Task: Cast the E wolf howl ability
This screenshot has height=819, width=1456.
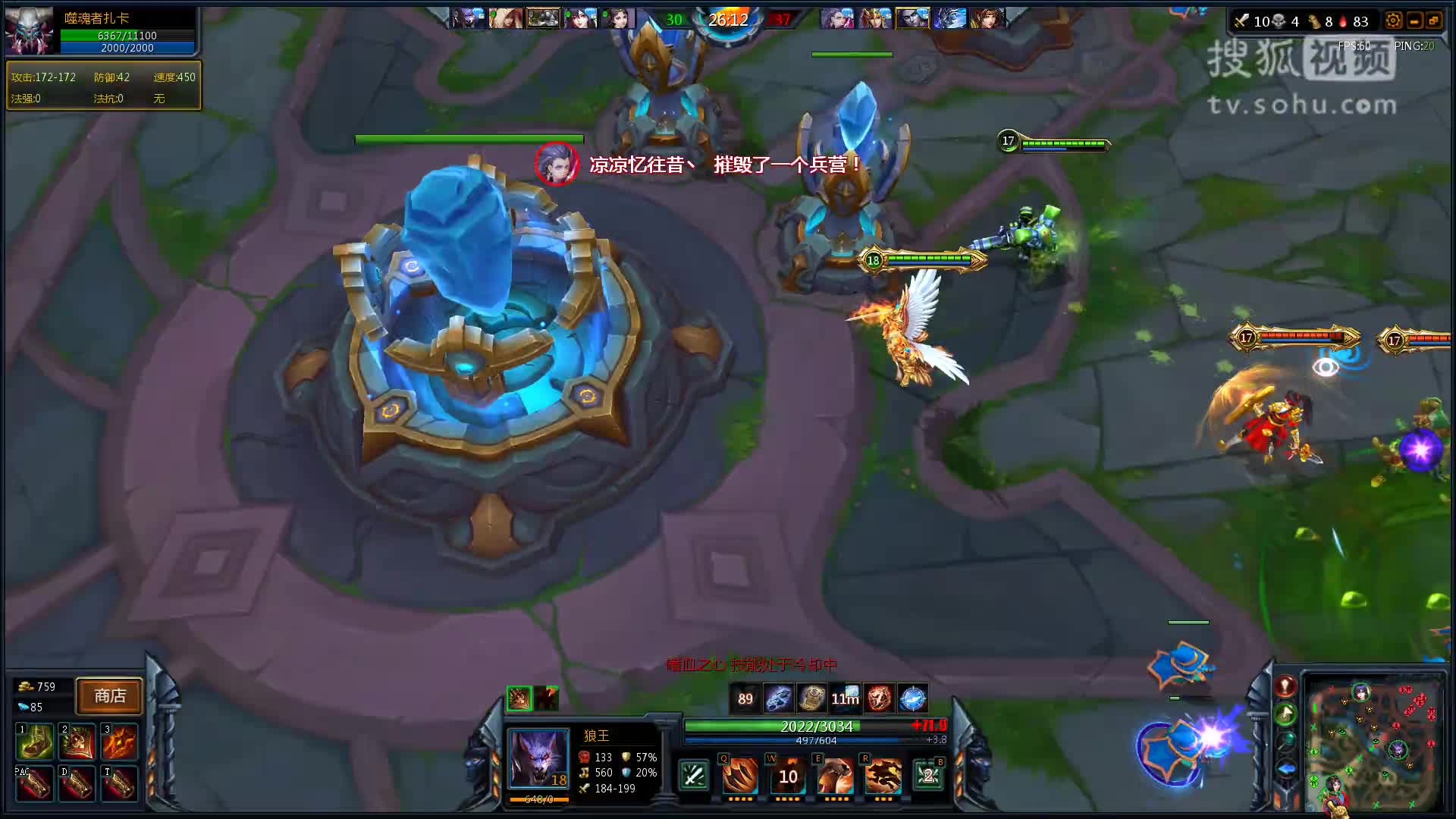Action: point(836,775)
